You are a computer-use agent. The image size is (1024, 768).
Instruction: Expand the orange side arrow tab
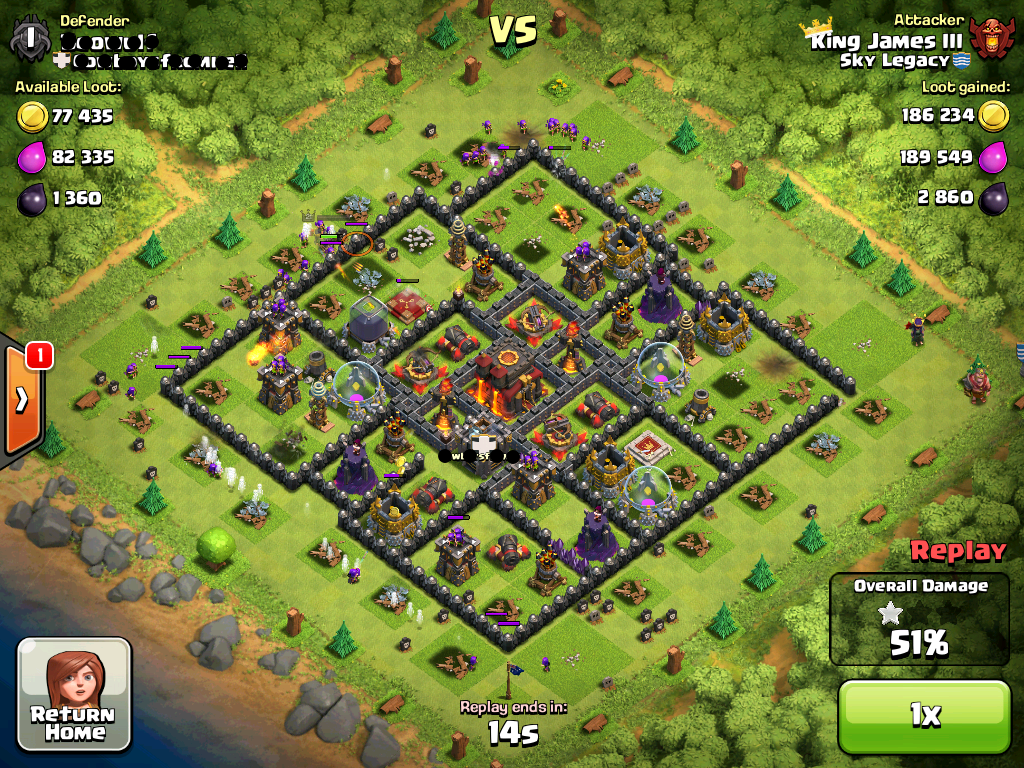tap(22, 398)
